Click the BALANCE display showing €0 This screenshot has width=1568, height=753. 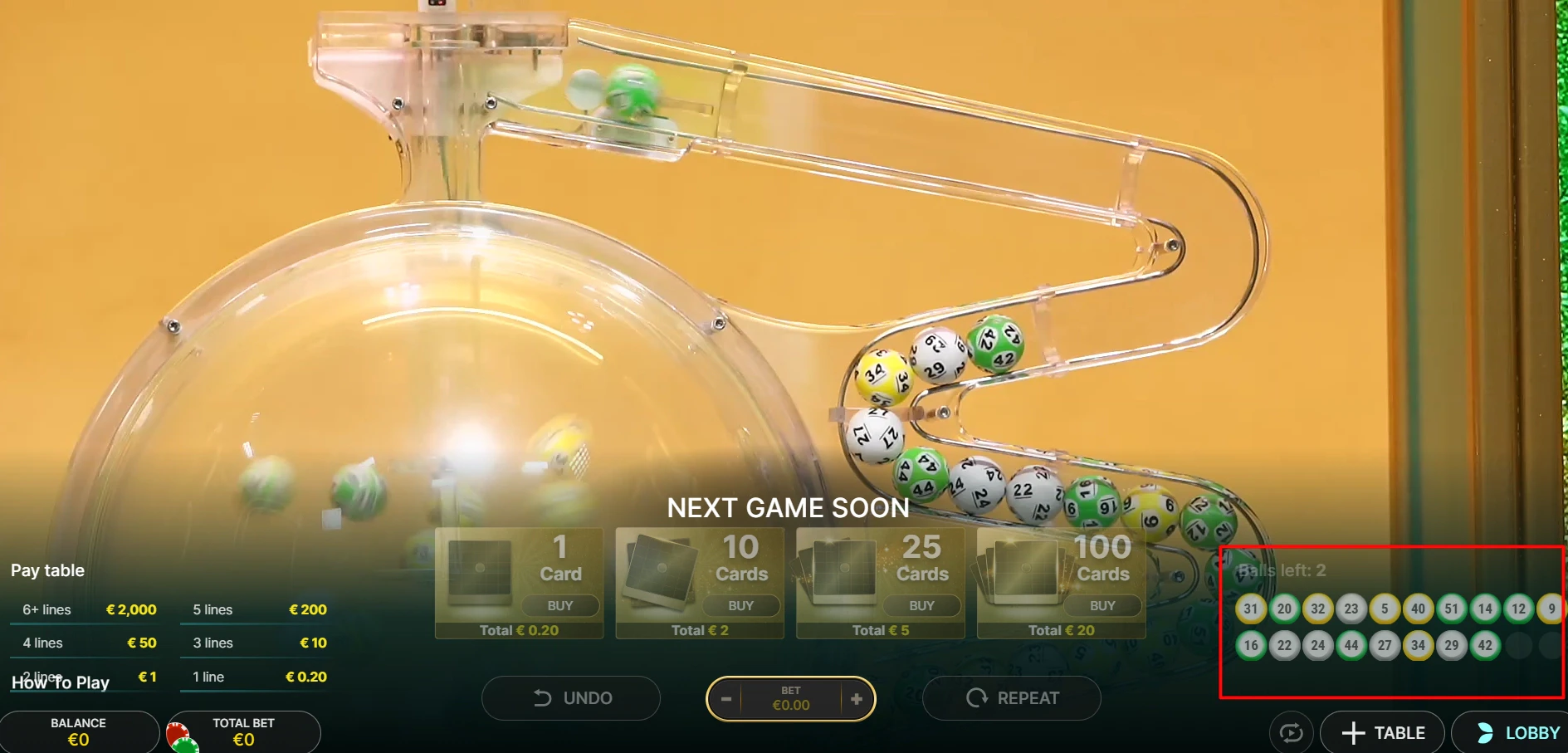point(80,731)
